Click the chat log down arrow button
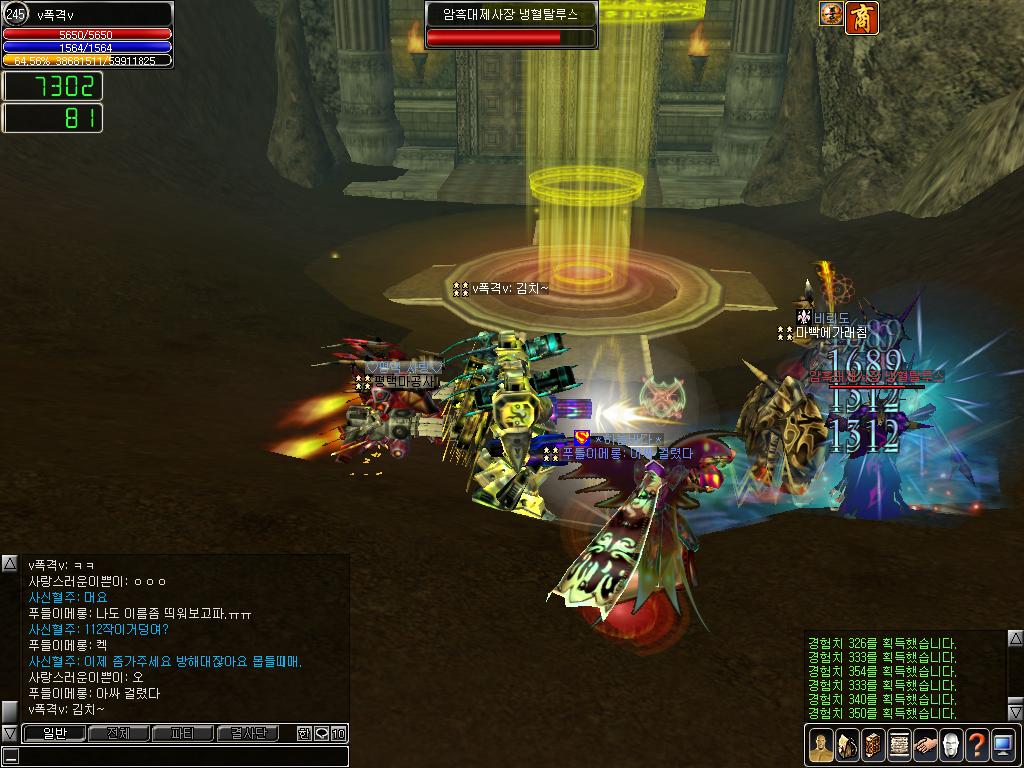 10,733
